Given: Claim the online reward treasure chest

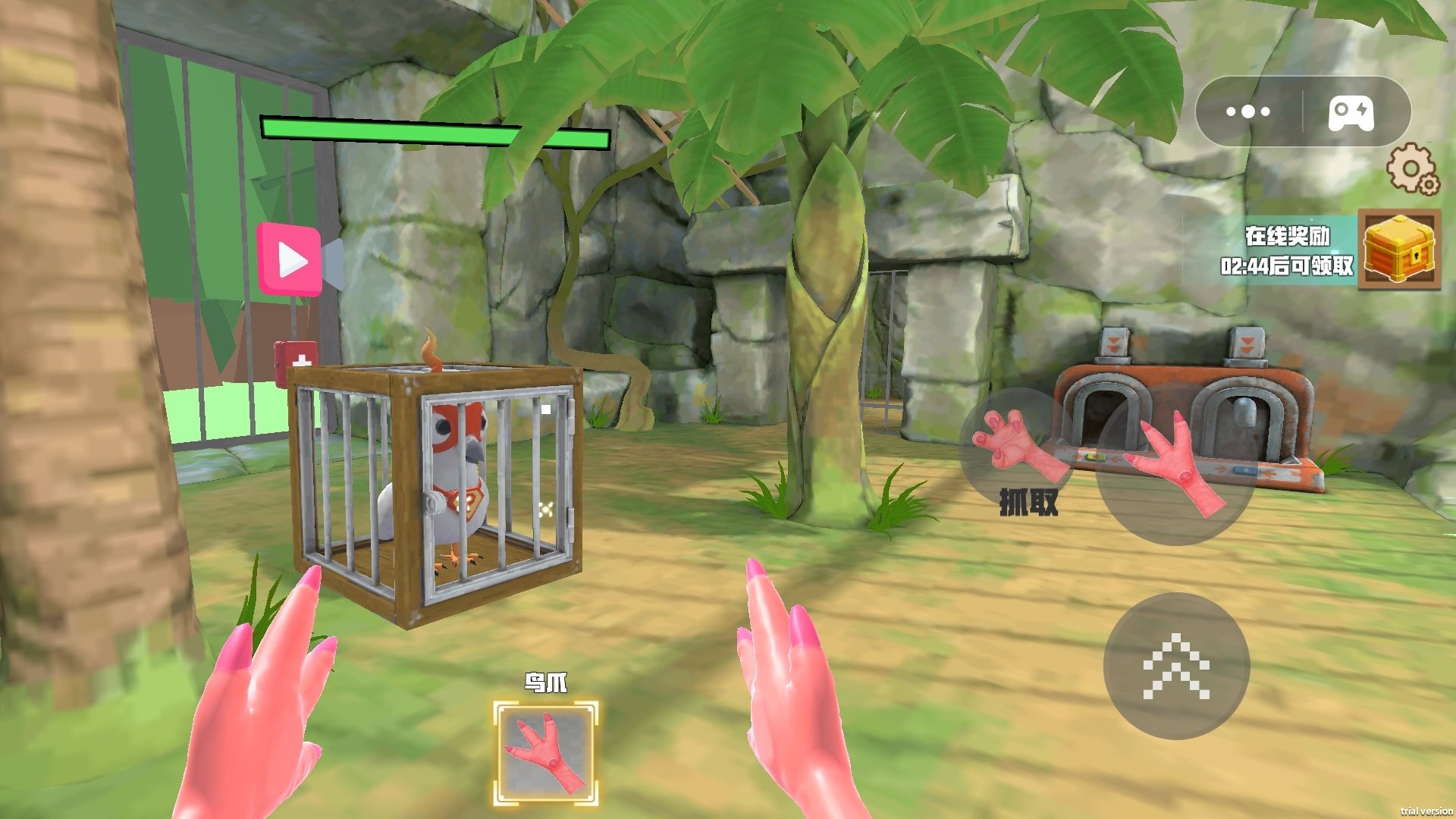Looking at the screenshot, I should pos(1398,249).
